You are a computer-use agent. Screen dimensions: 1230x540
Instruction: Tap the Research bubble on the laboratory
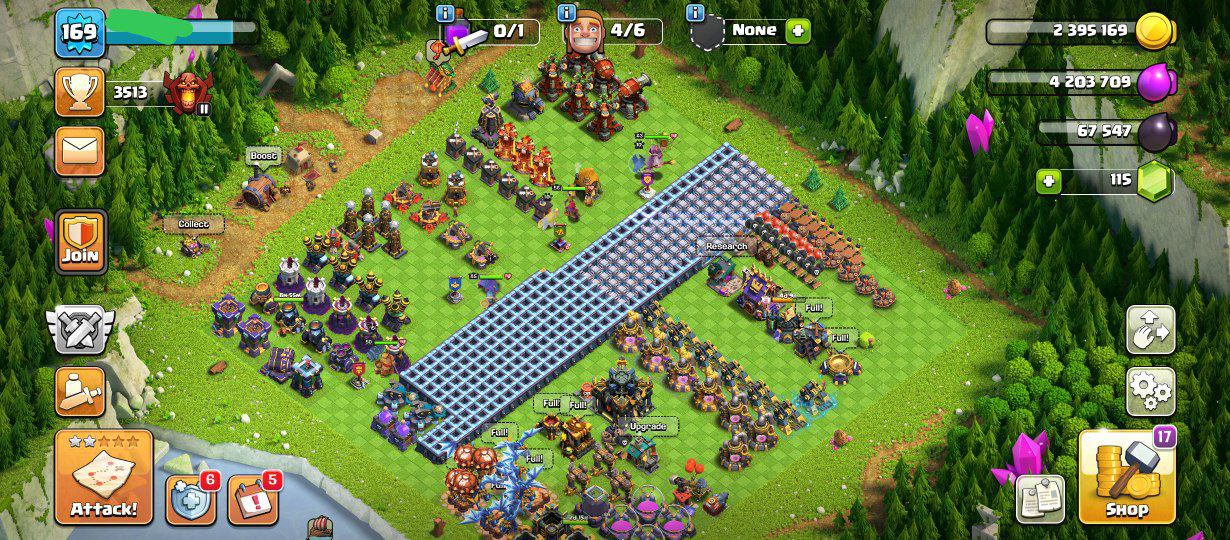726,246
